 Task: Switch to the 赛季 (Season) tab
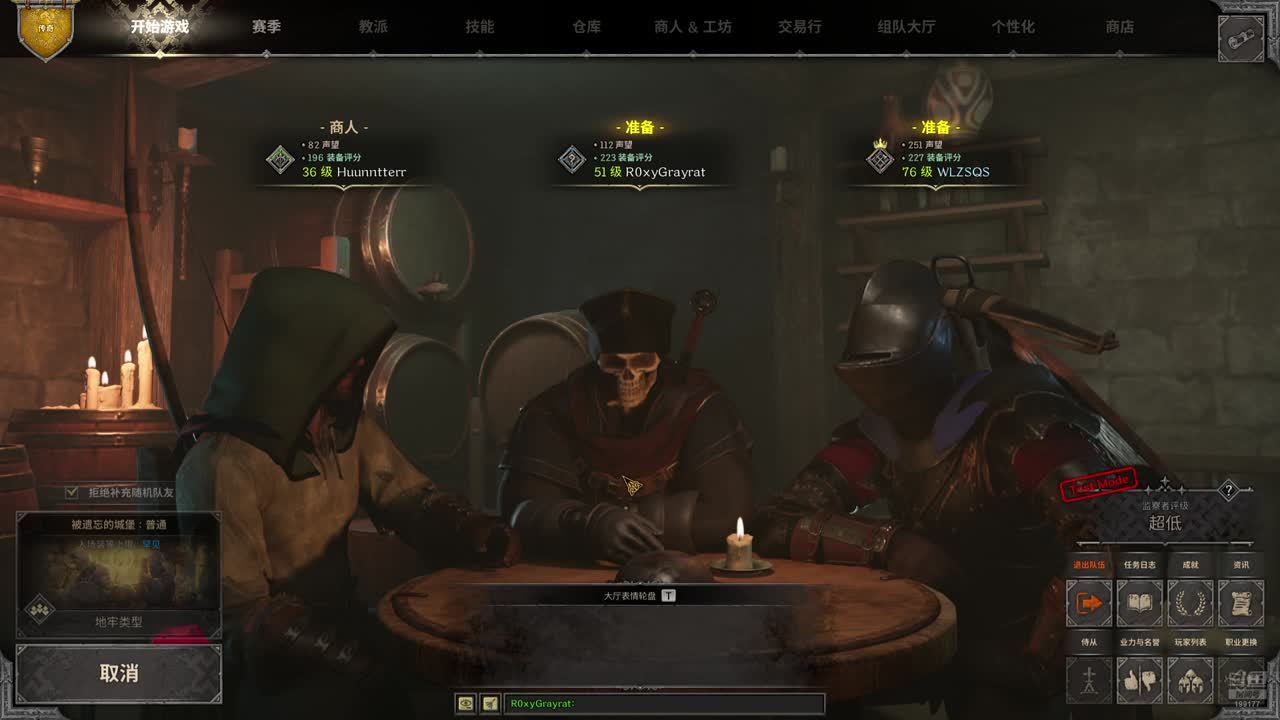tap(266, 27)
